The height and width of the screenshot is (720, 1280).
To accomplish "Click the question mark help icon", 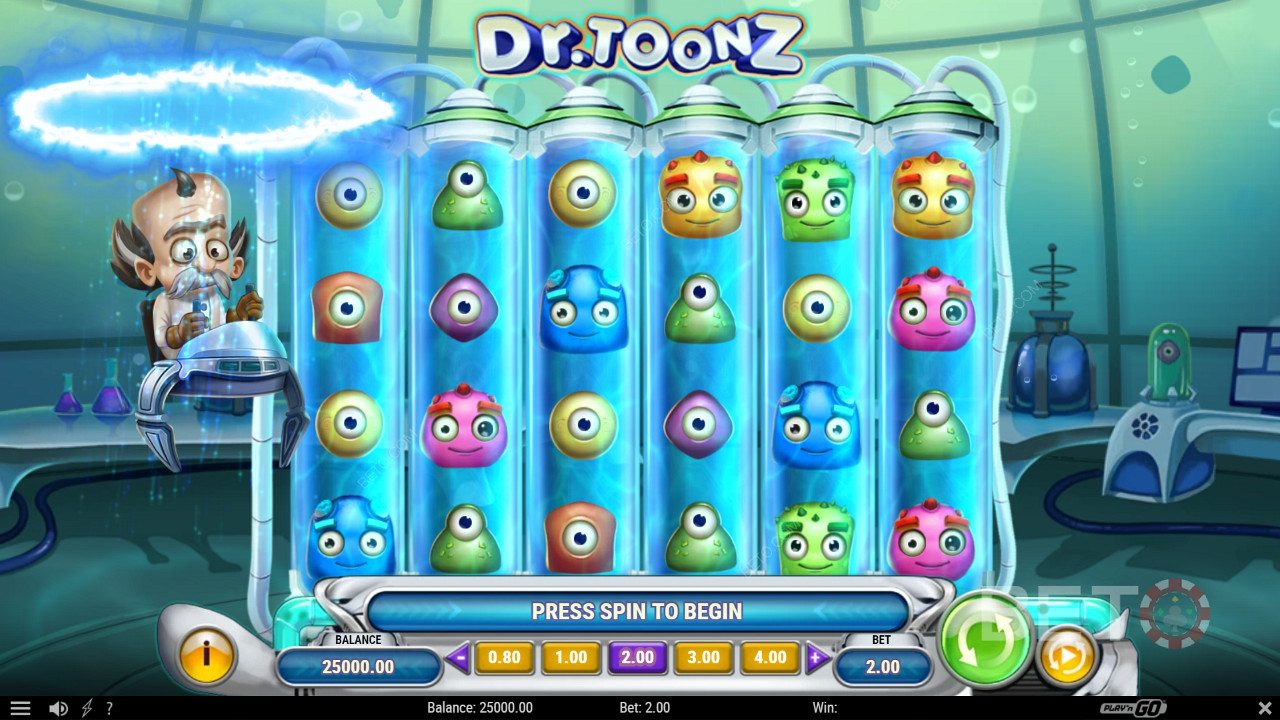I will (110, 707).
